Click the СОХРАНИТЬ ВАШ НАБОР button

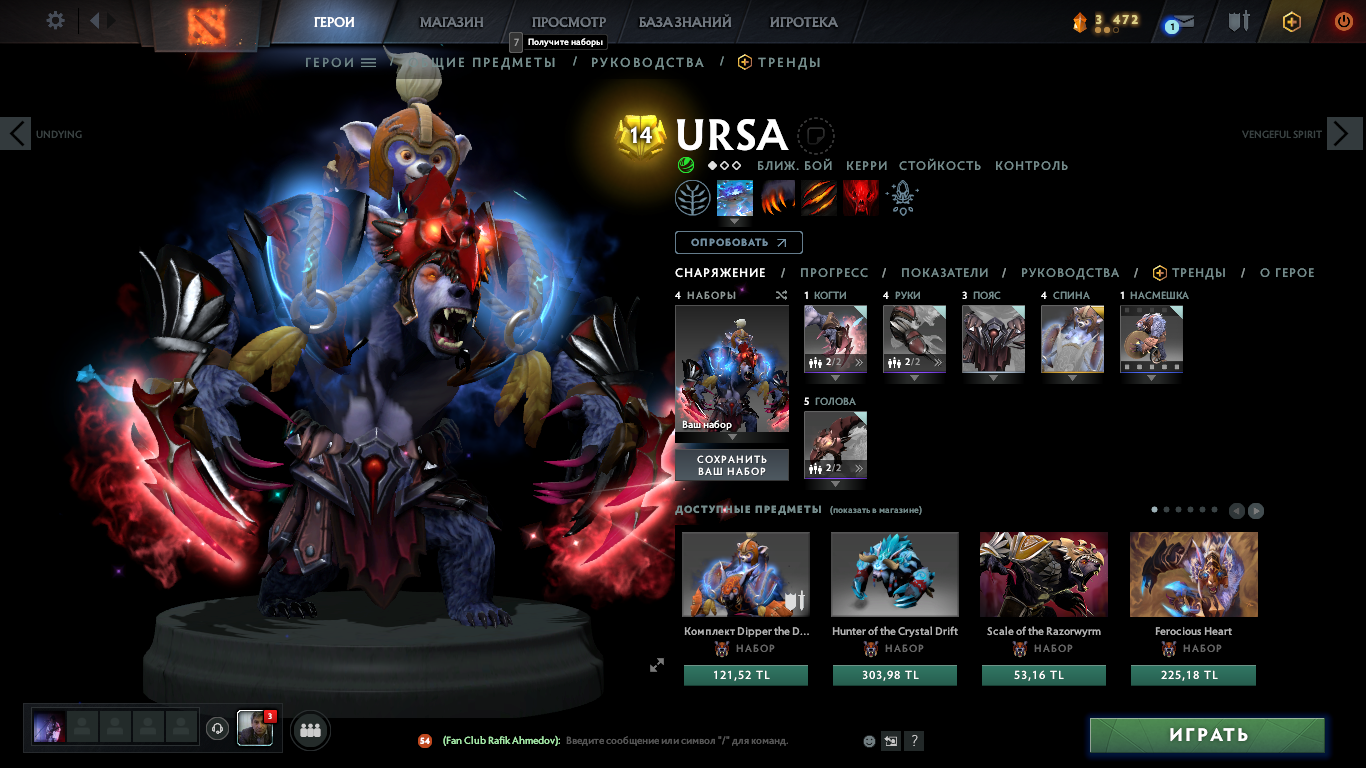732,464
